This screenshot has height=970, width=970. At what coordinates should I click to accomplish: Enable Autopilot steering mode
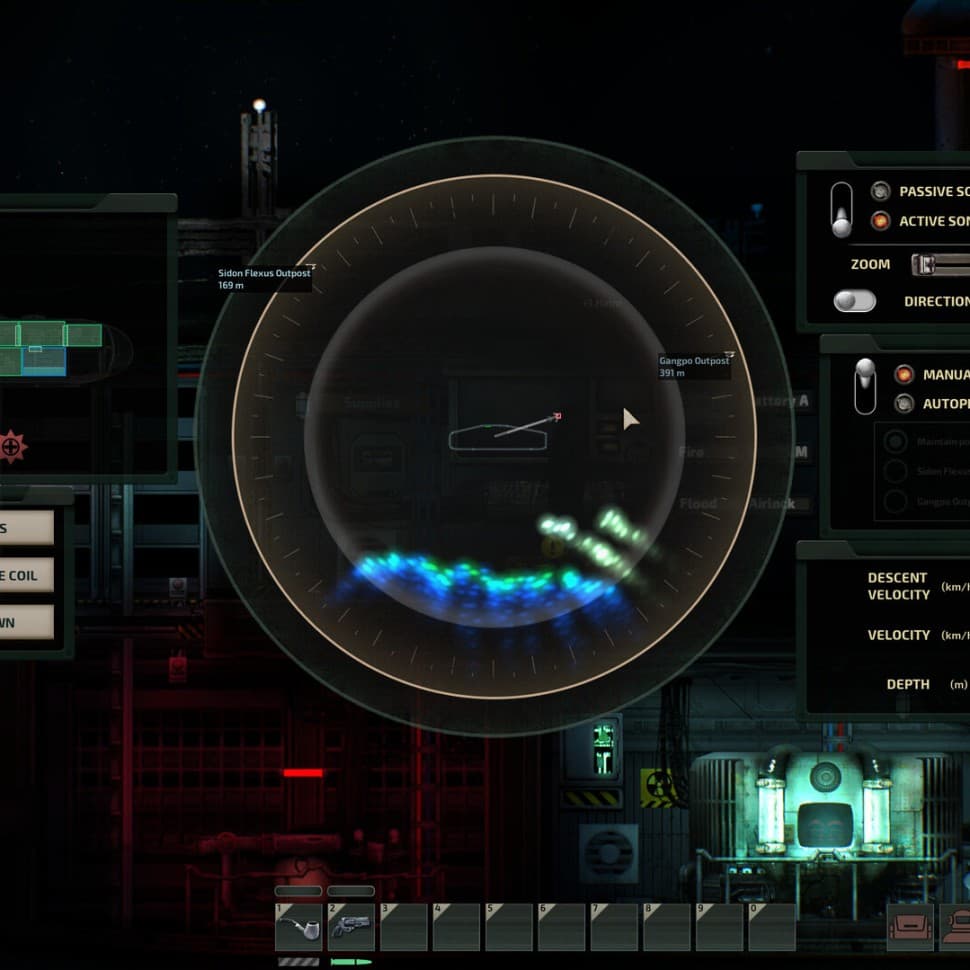(x=904, y=404)
